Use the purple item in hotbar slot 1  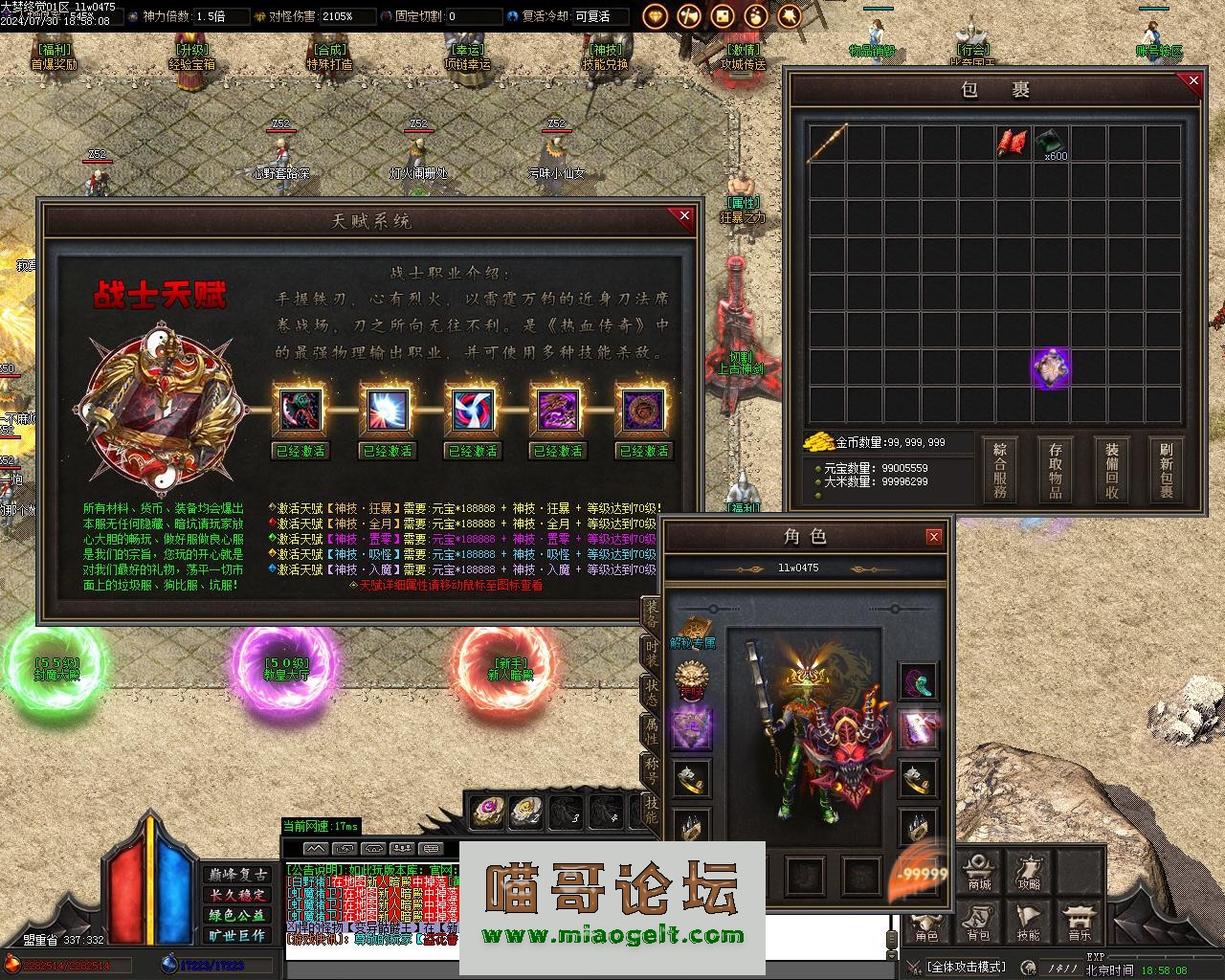pos(488,812)
